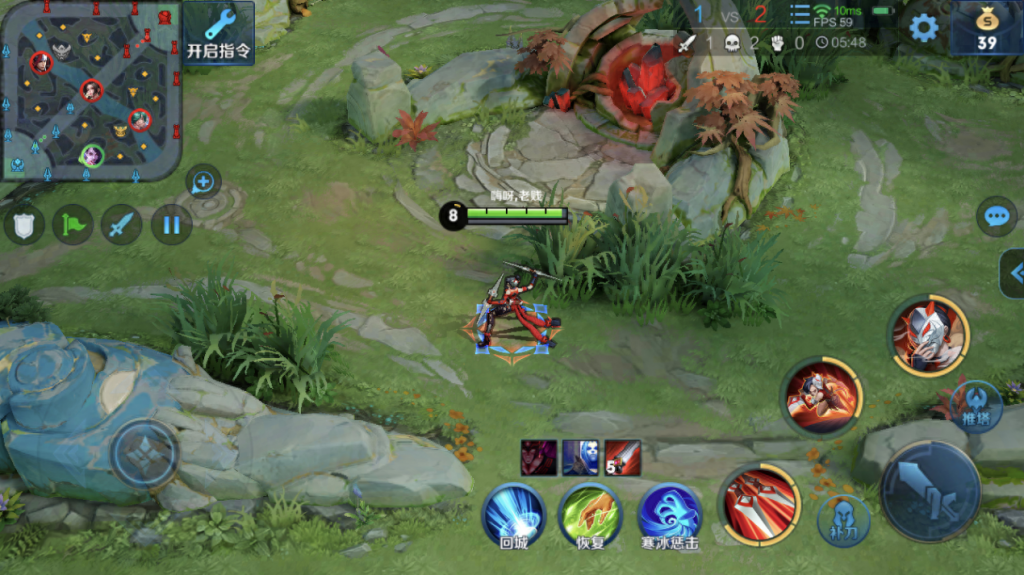Tap the 开启指令 wrench button
Image resolution: width=1024 pixels, height=575 pixels.
click(x=219, y=32)
